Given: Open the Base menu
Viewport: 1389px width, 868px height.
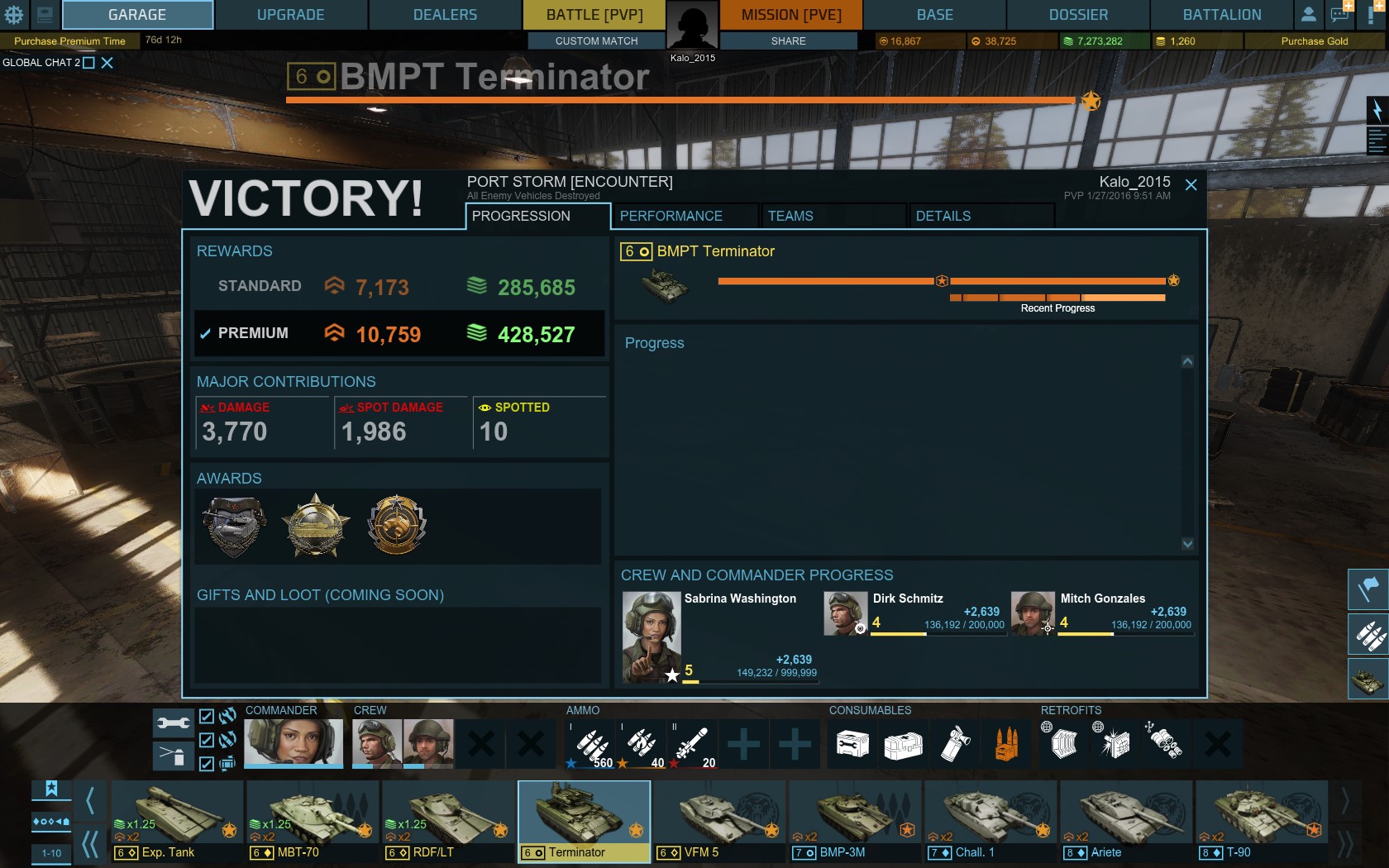Looking at the screenshot, I should coord(934,15).
